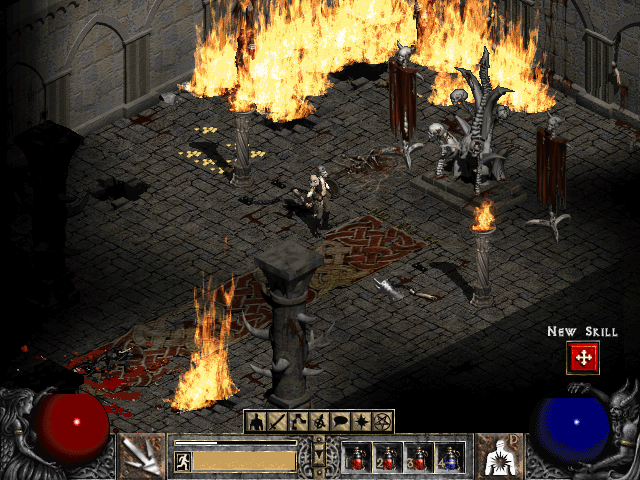Open inventory via the sword icon
Image resolution: width=640 pixels, height=480 pixels.
point(276,421)
